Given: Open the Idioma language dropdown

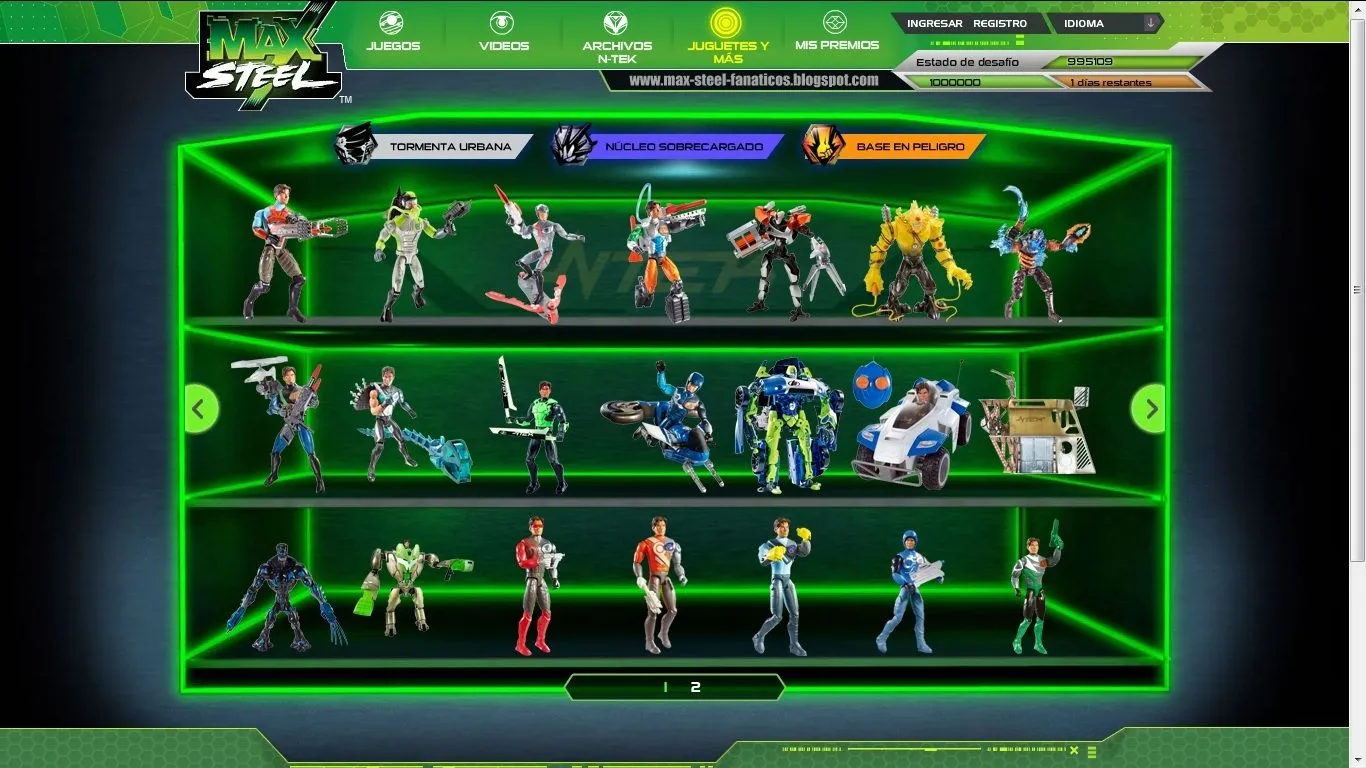Looking at the screenshot, I should (1096, 23).
